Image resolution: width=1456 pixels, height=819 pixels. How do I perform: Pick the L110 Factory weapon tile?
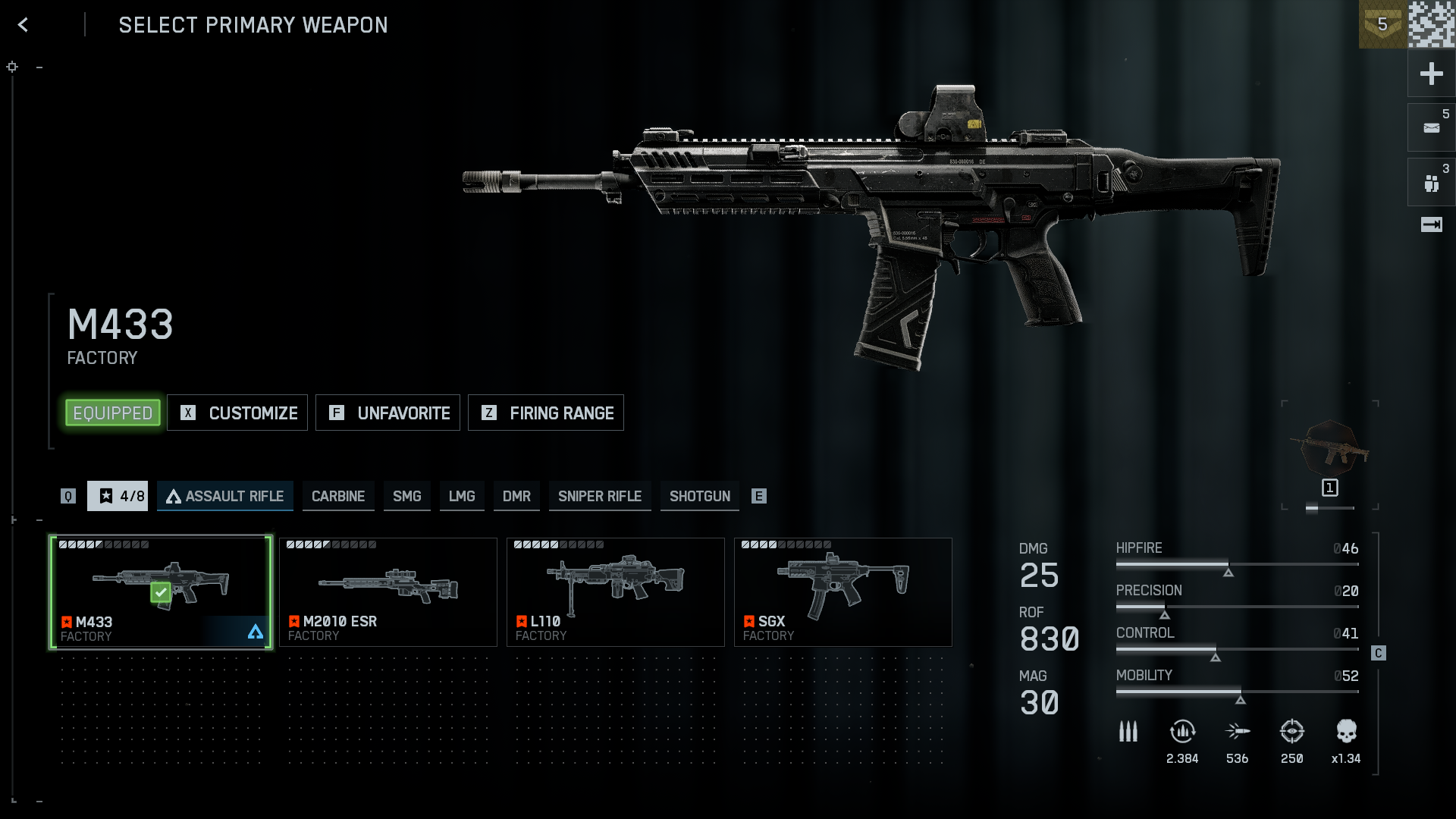pyautogui.click(x=616, y=592)
